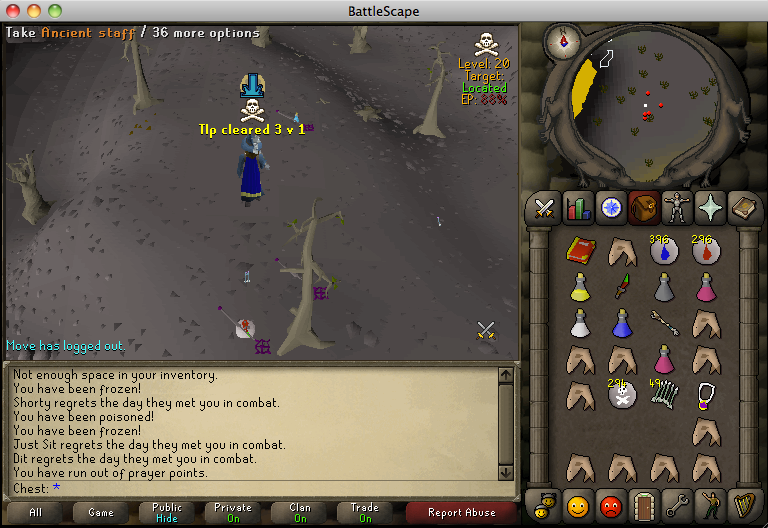Open the magic spellbook tab
This screenshot has height=528, width=768.
pyautogui.click(x=744, y=208)
